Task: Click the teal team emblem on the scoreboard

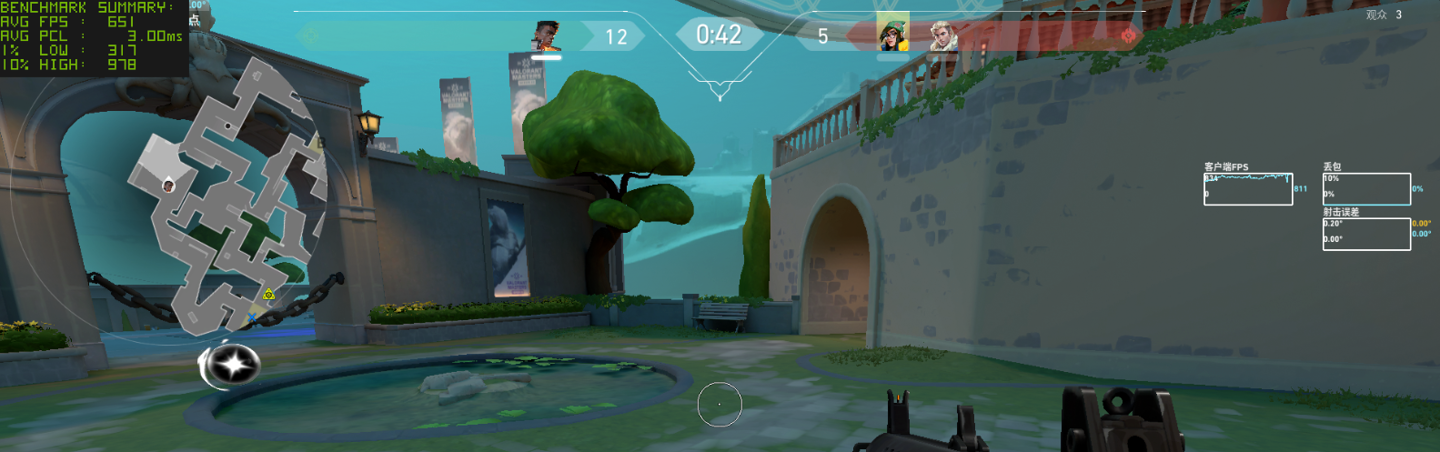Action: [x=310, y=36]
